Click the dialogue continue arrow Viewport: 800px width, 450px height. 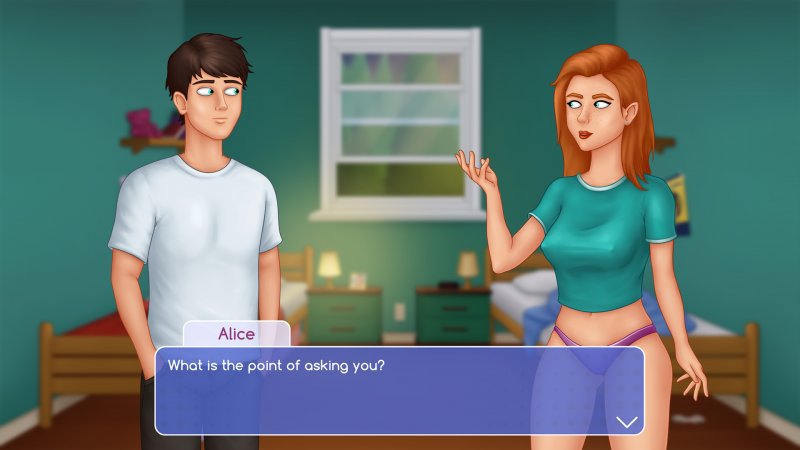(x=627, y=422)
